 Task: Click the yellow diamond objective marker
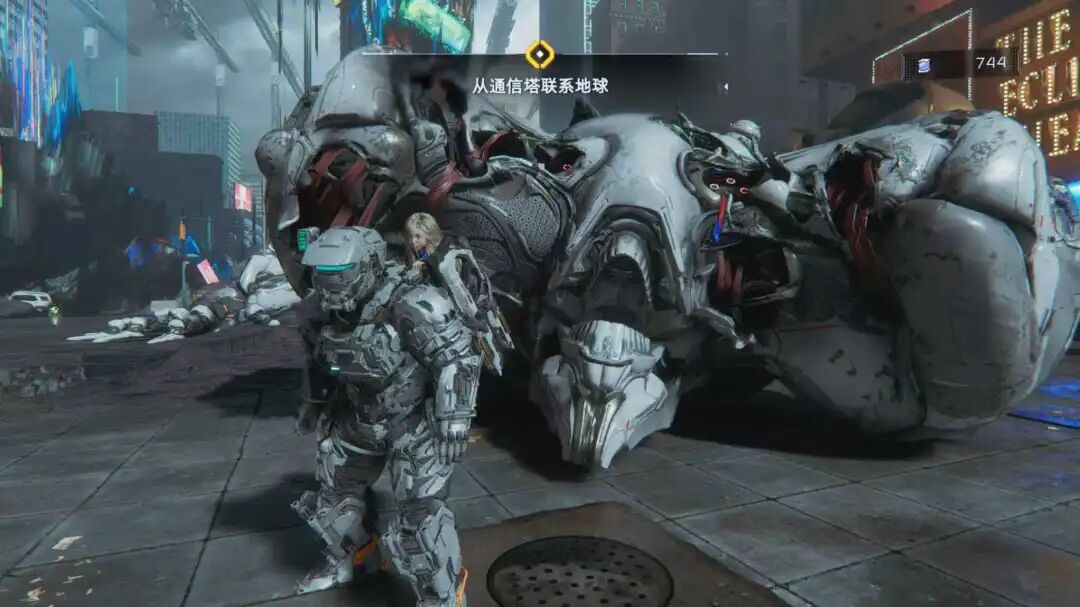540,54
